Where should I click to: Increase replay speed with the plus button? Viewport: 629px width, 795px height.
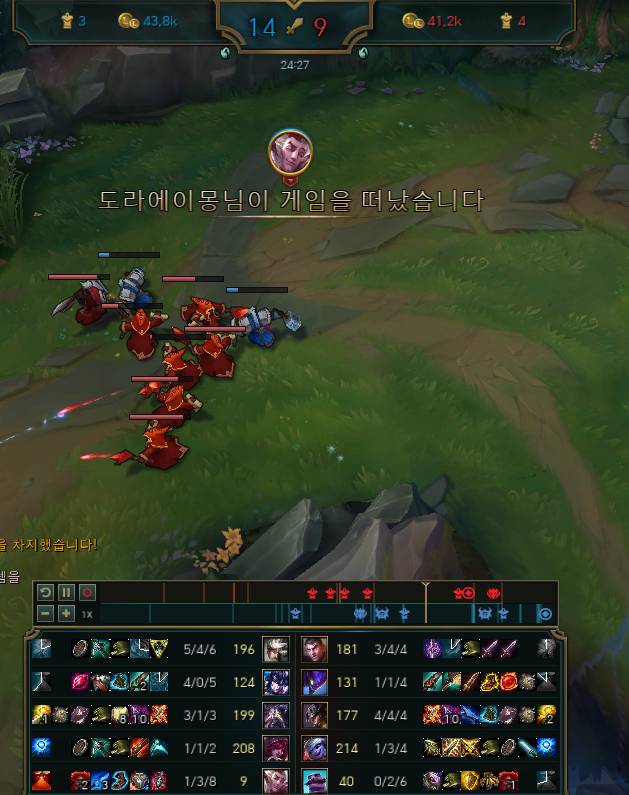[x=66, y=613]
